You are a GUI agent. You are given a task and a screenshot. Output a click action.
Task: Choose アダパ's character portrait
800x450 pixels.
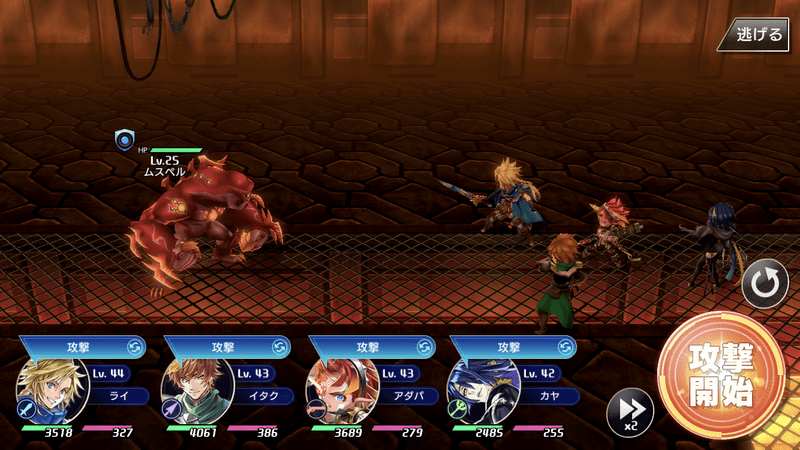pyautogui.click(x=341, y=389)
